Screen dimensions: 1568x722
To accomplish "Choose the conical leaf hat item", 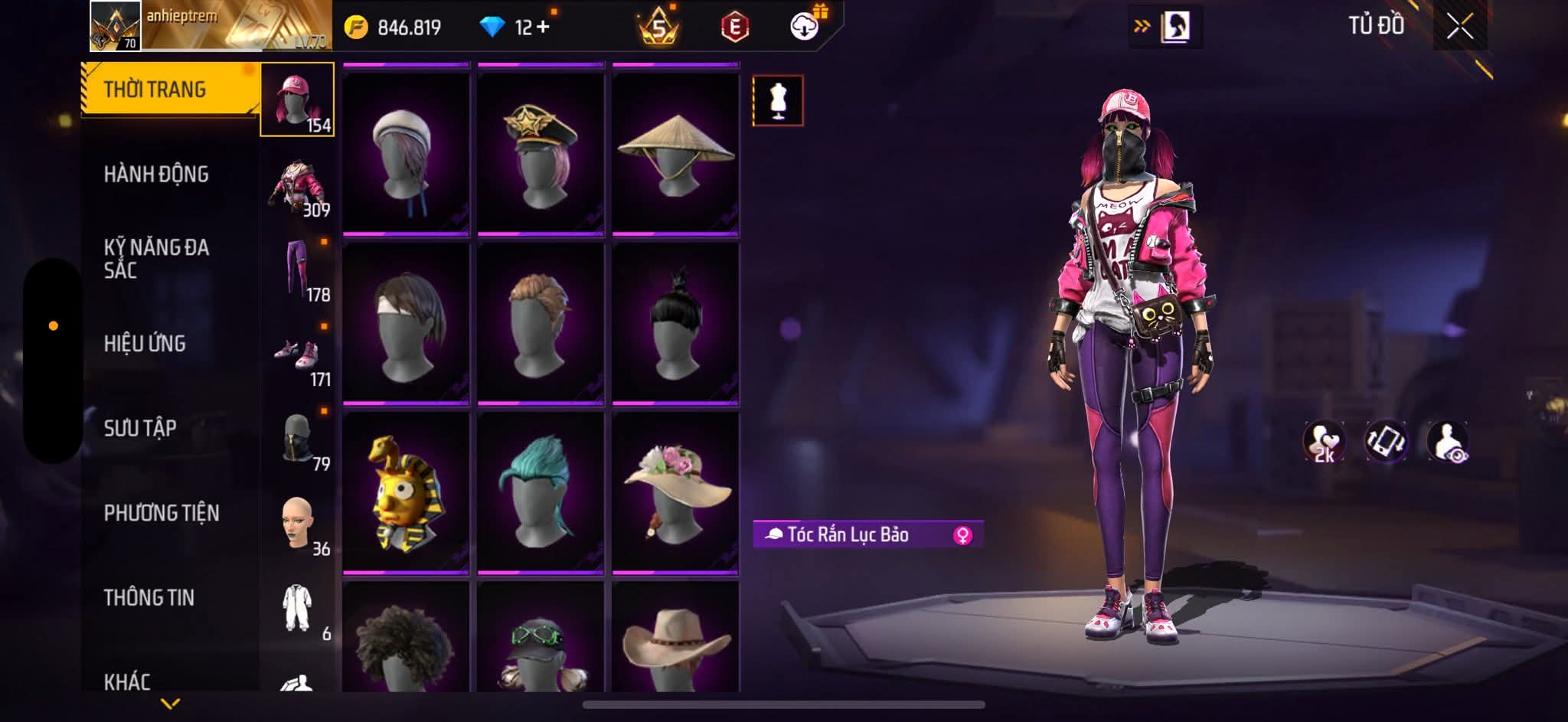I will (x=675, y=153).
